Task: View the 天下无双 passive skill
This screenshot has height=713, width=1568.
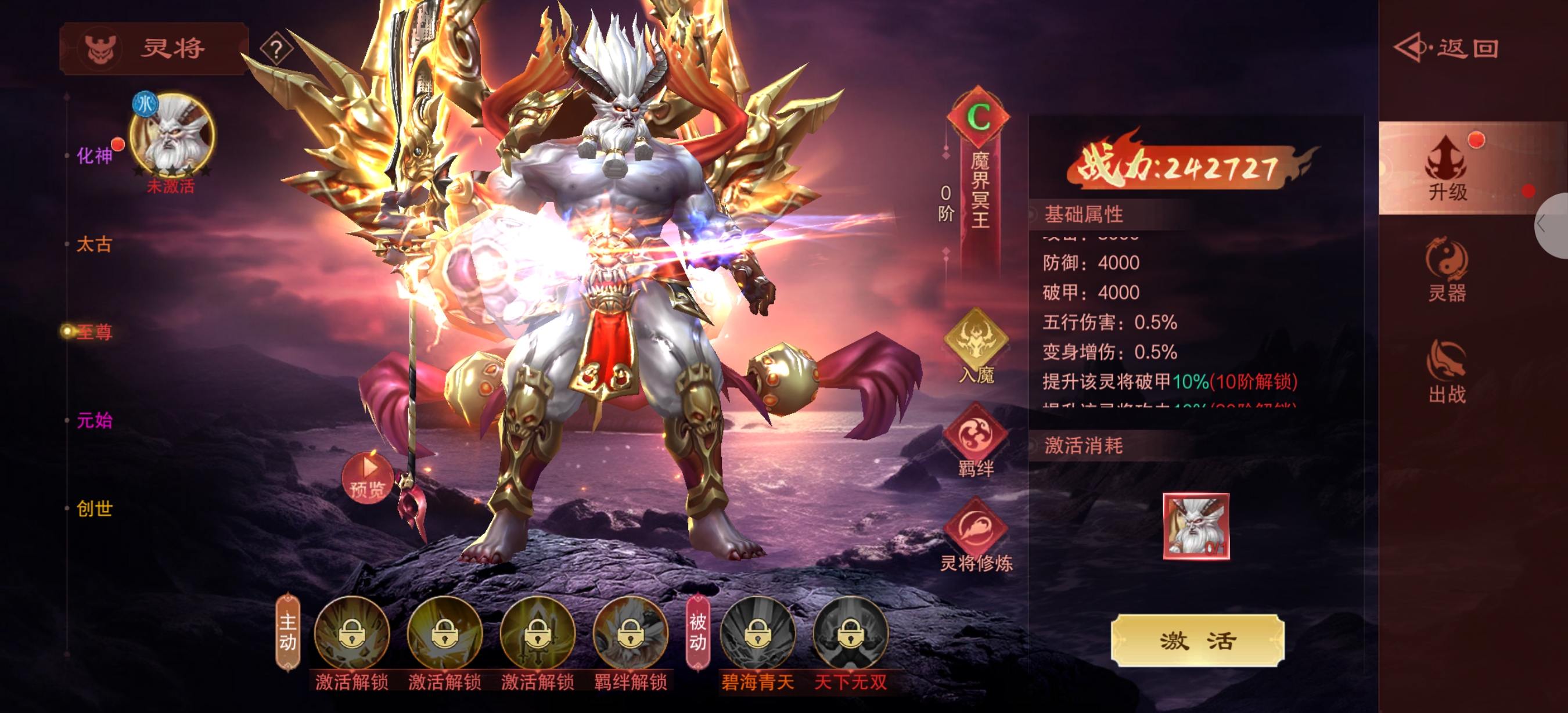Action: (850, 634)
